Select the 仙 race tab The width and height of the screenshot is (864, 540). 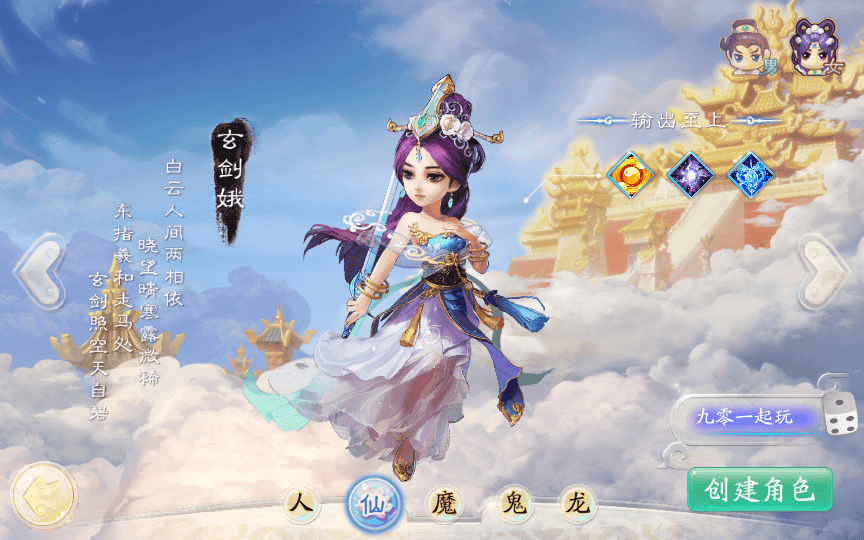click(x=375, y=503)
